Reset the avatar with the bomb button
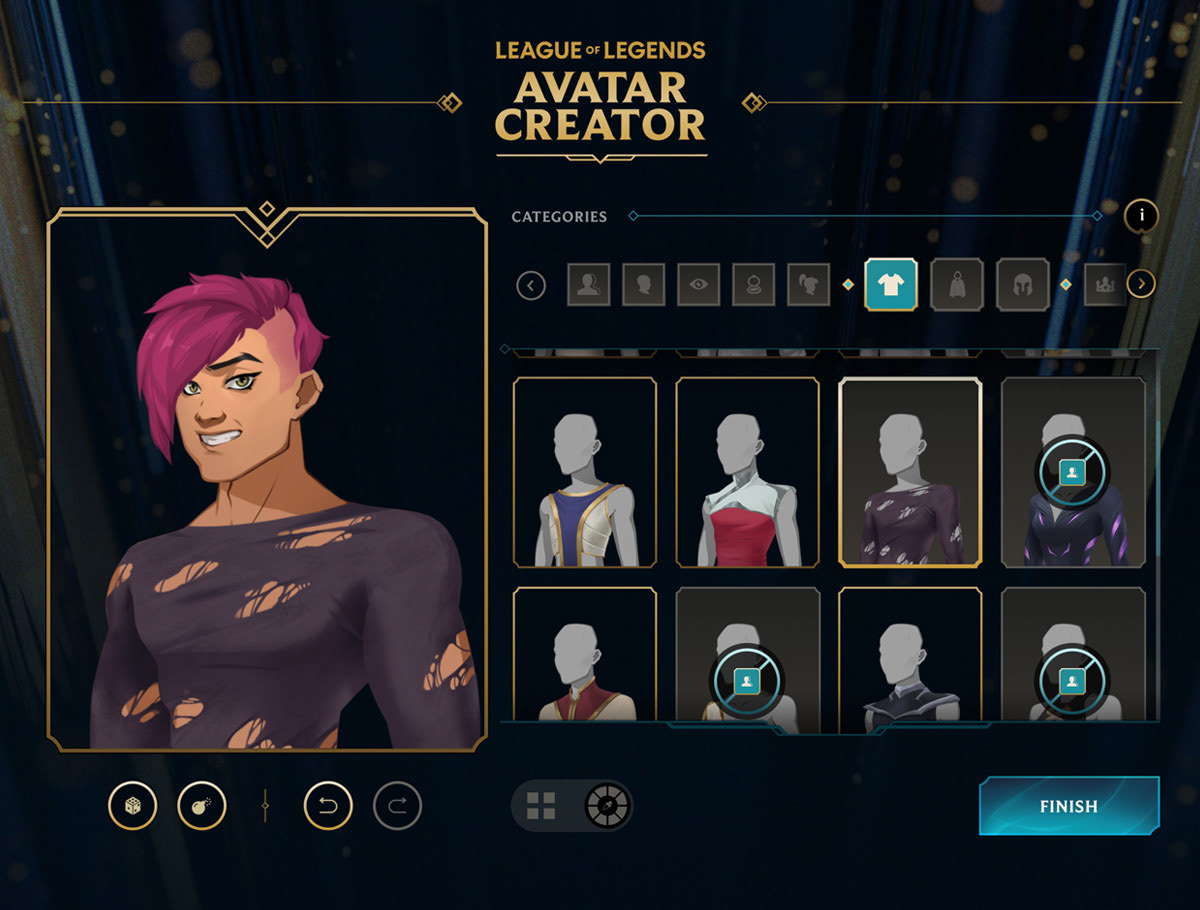Viewport: 1200px width, 910px height. click(x=202, y=806)
